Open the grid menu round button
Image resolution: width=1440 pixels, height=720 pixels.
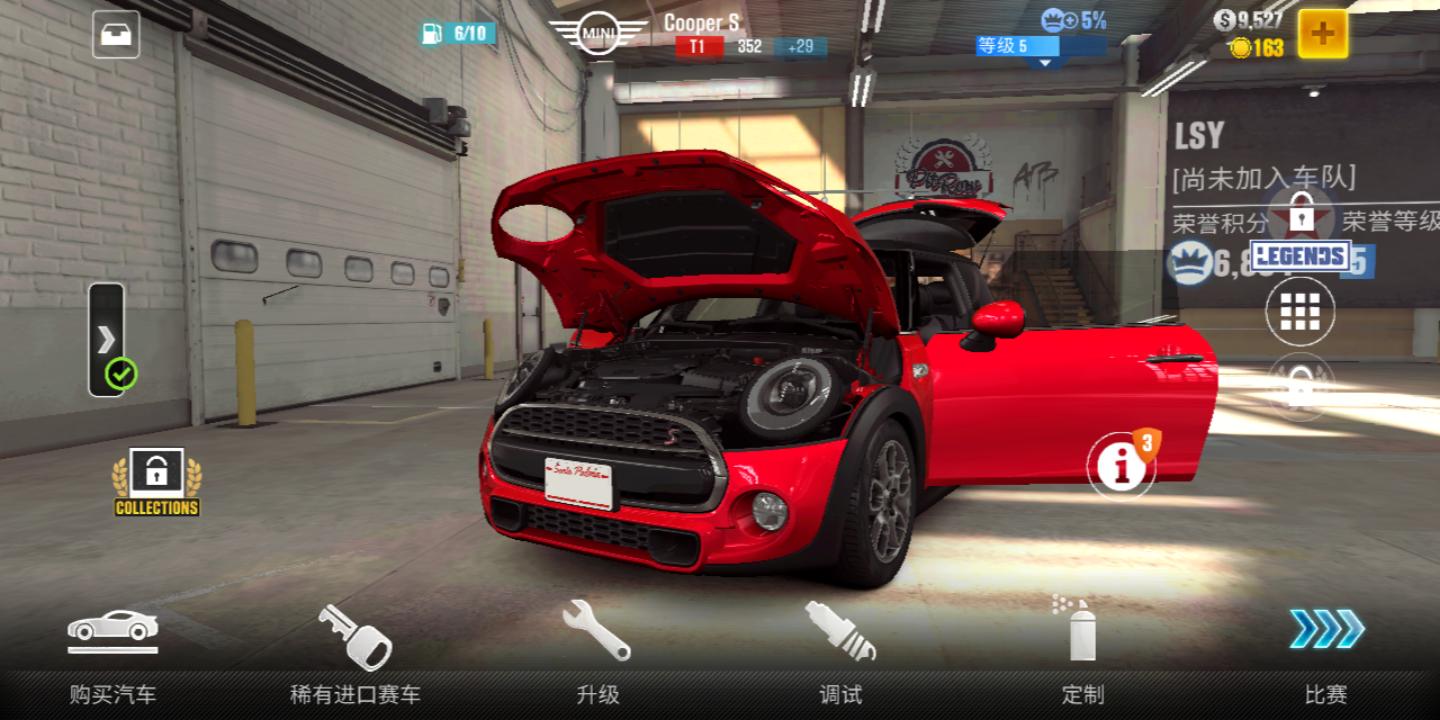tap(1300, 312)
